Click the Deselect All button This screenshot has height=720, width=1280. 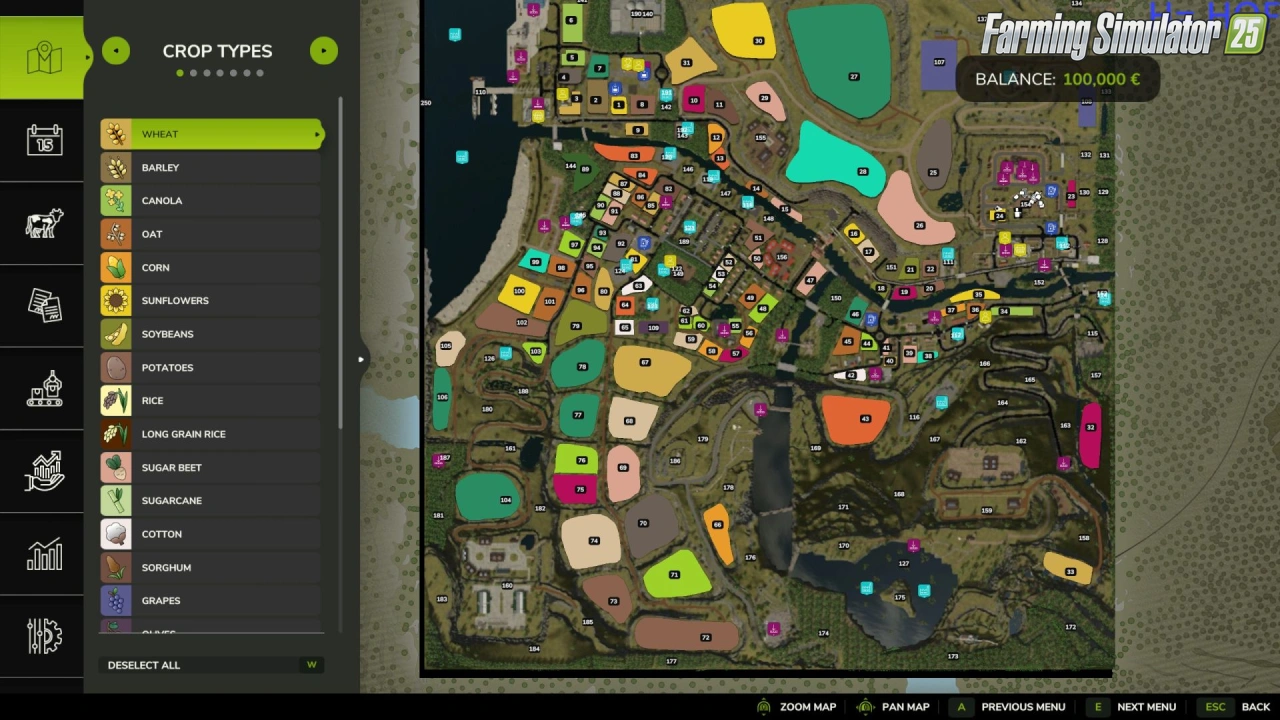[x=144, y=665]
